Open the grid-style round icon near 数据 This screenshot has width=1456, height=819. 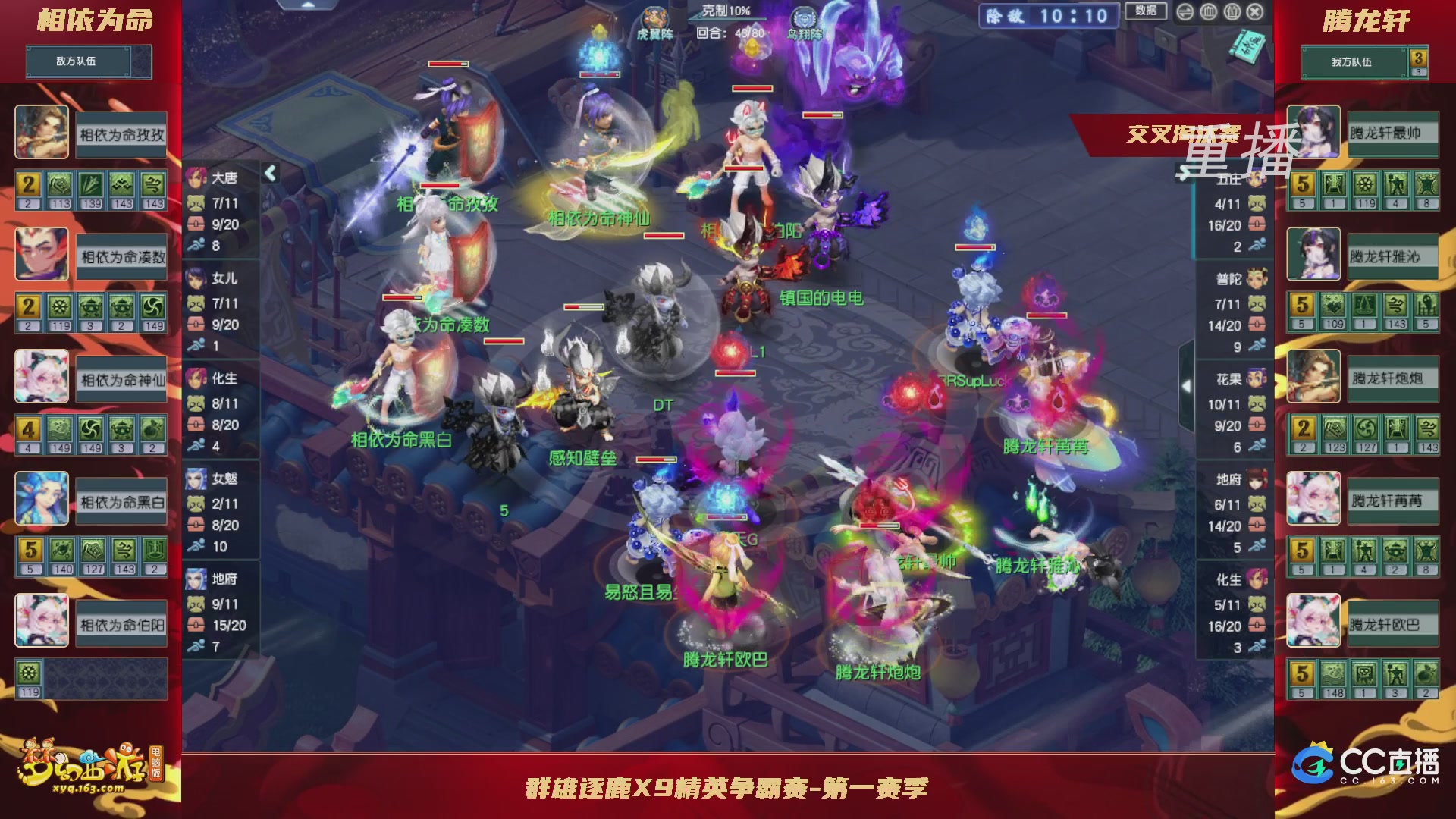[1209, 12]
